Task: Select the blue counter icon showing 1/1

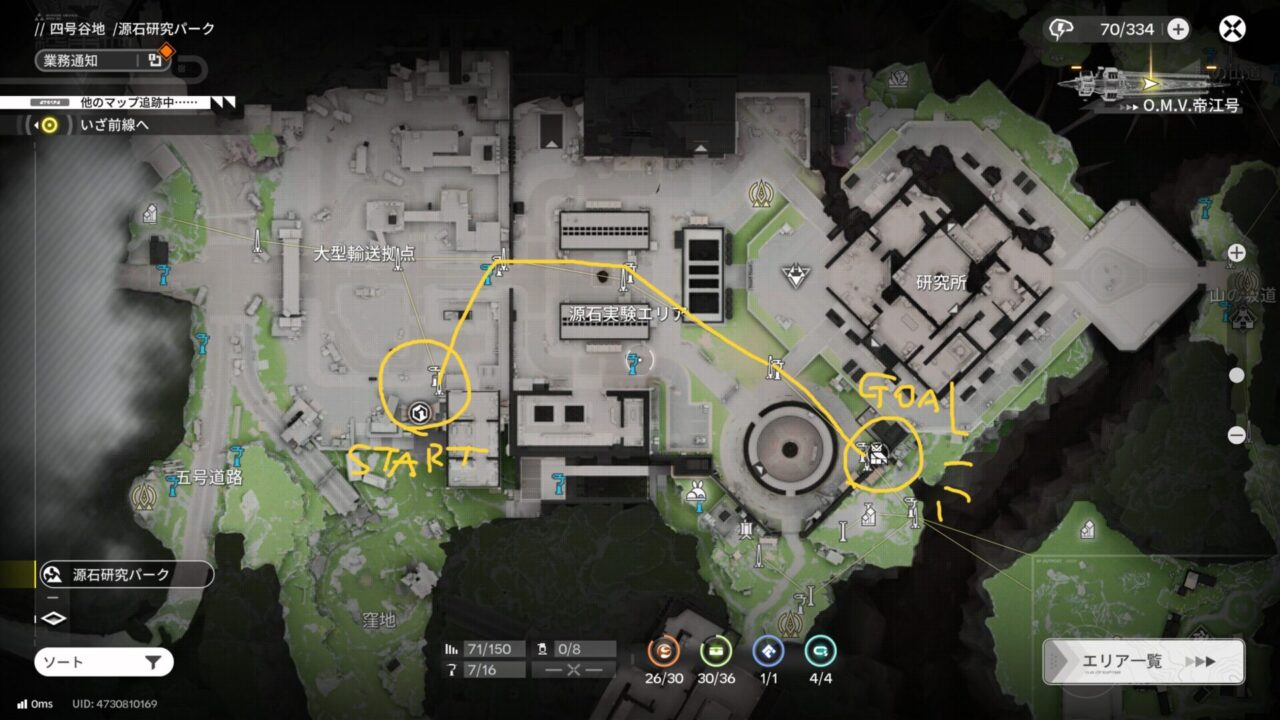Action: (768, 652)
